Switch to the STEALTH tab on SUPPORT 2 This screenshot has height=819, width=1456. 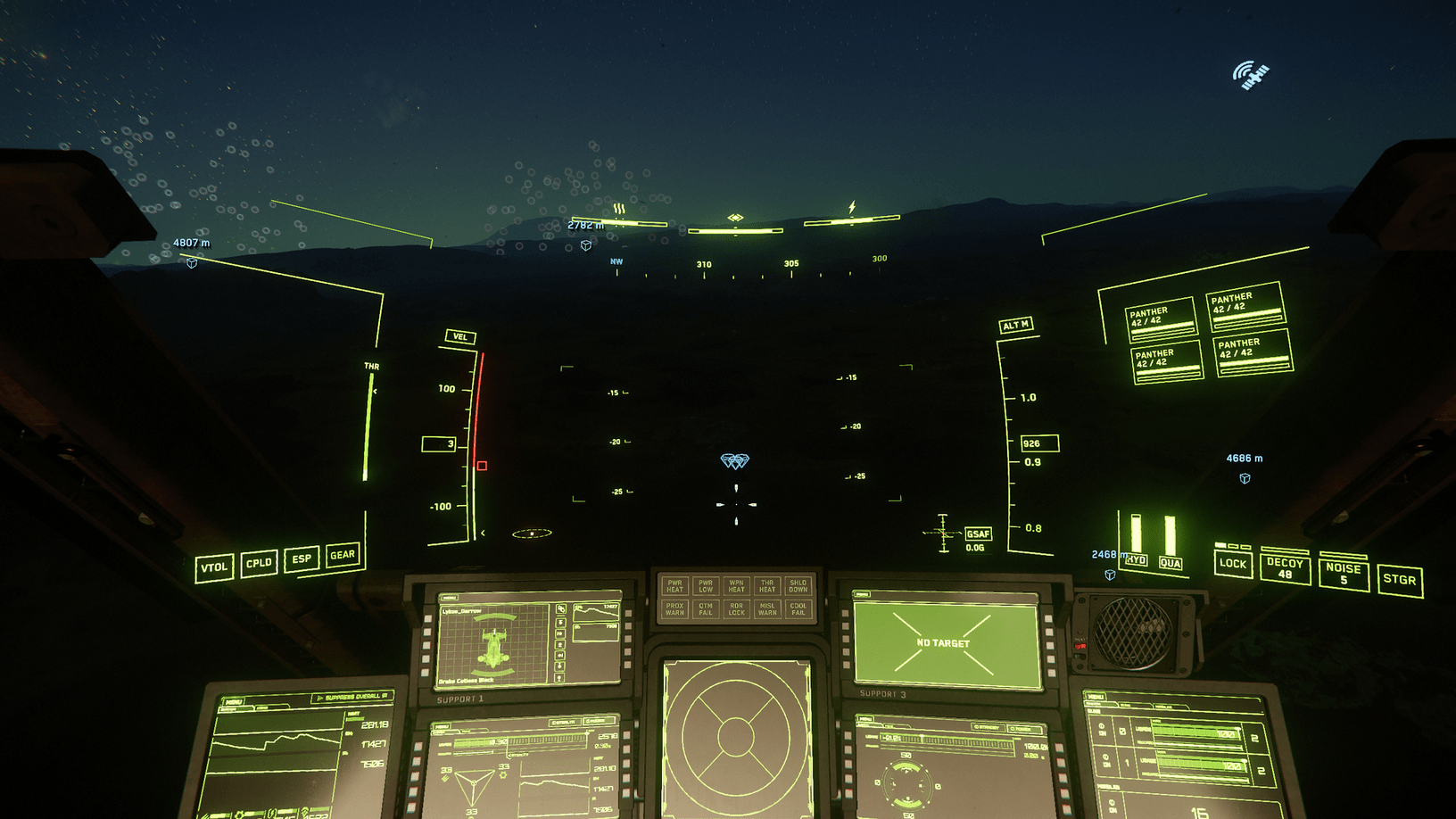point(563,722)
